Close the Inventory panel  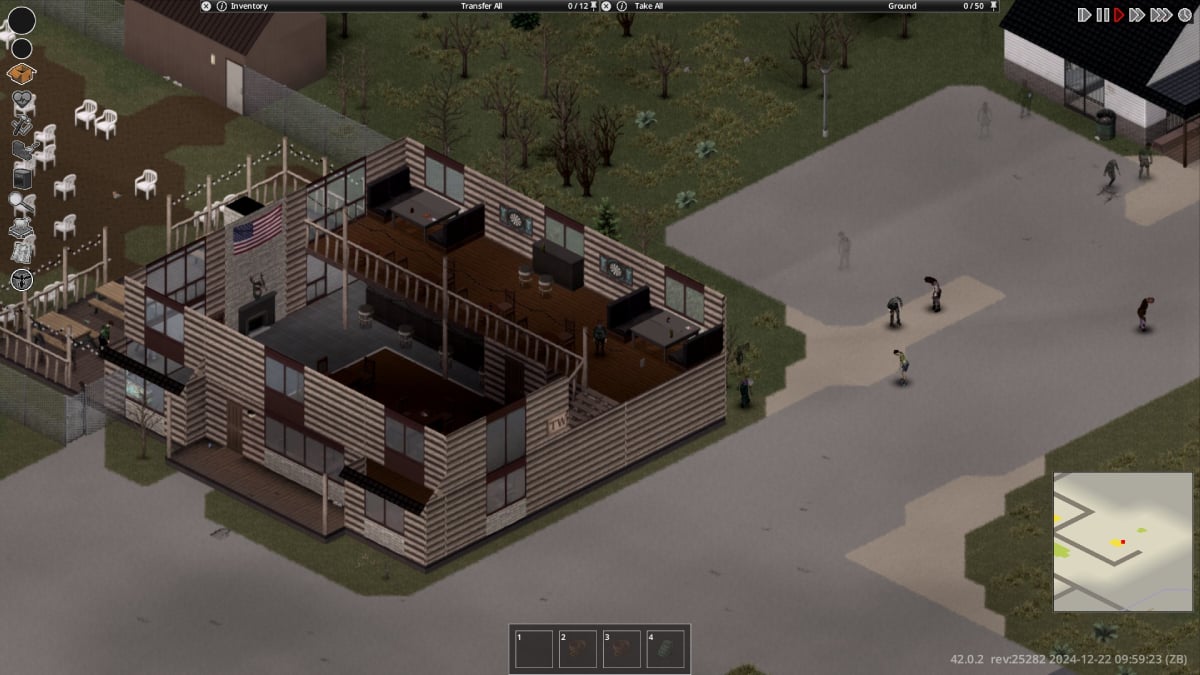click(206, 6)
